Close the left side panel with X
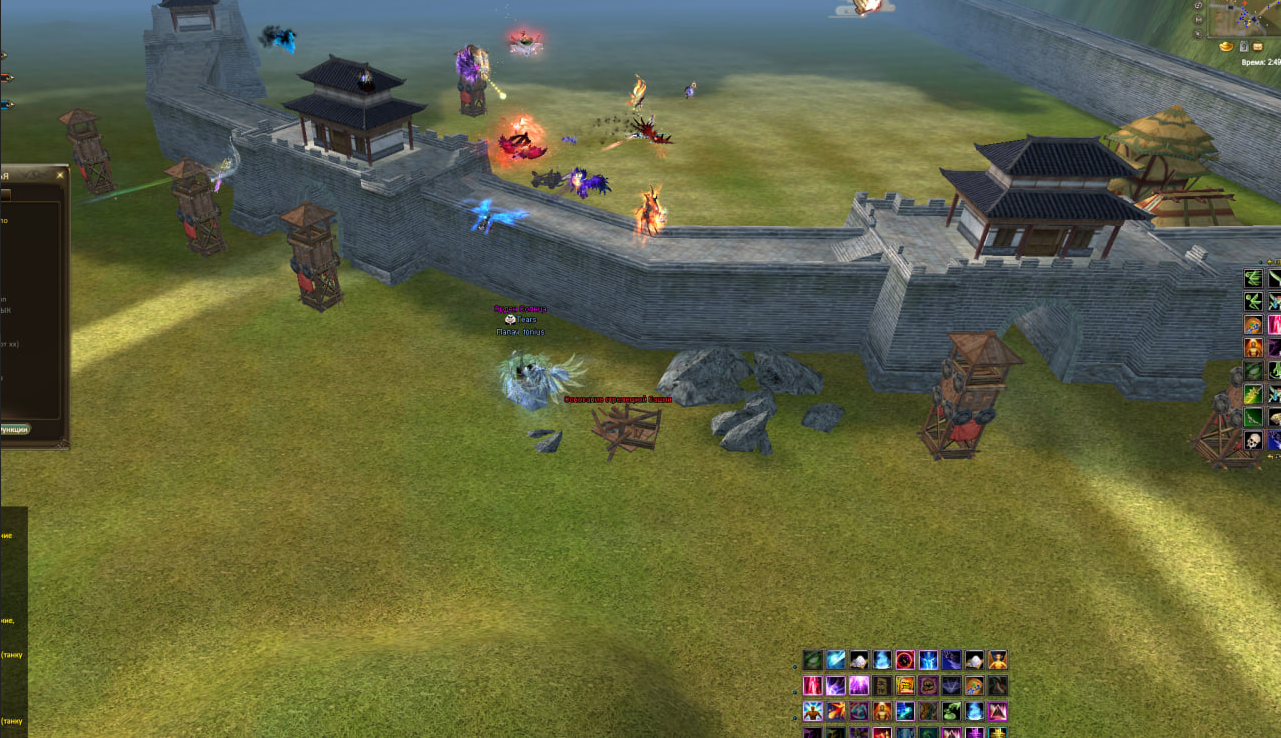The image size is (1281, 738). (x=60, y=175)
